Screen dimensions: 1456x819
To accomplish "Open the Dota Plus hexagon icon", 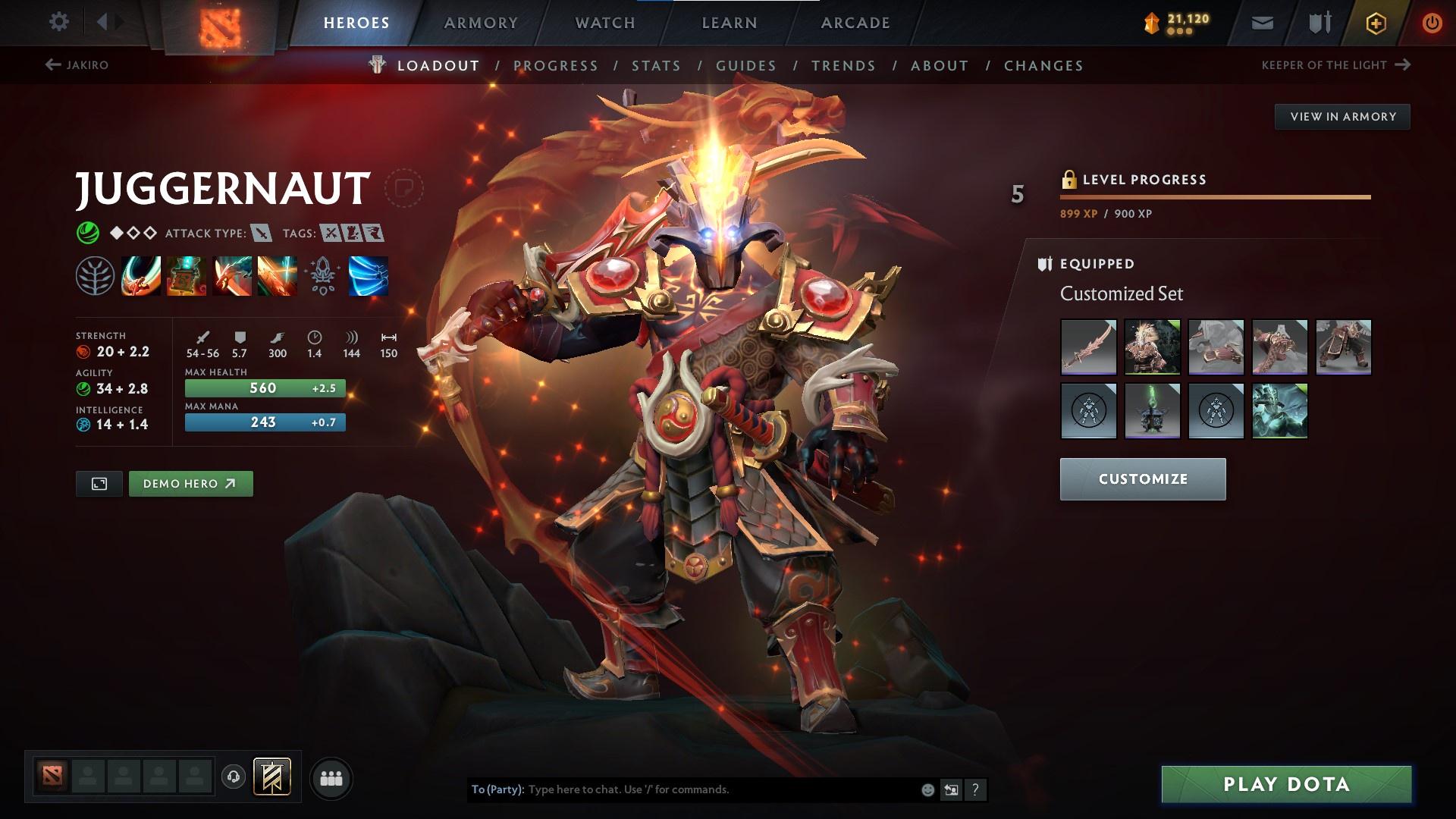I will coord(1375,22).
